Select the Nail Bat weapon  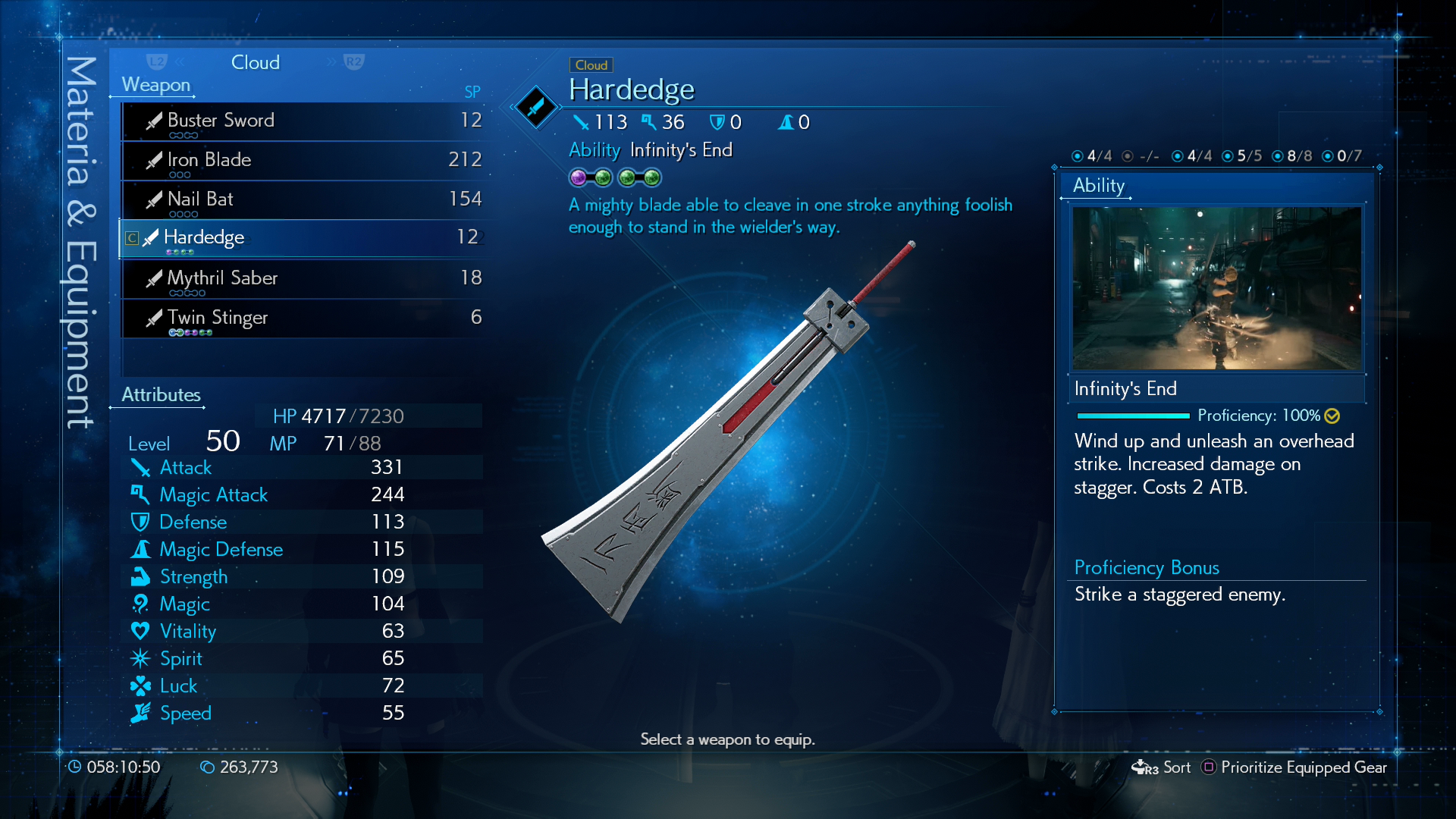(x=302, y=199)
